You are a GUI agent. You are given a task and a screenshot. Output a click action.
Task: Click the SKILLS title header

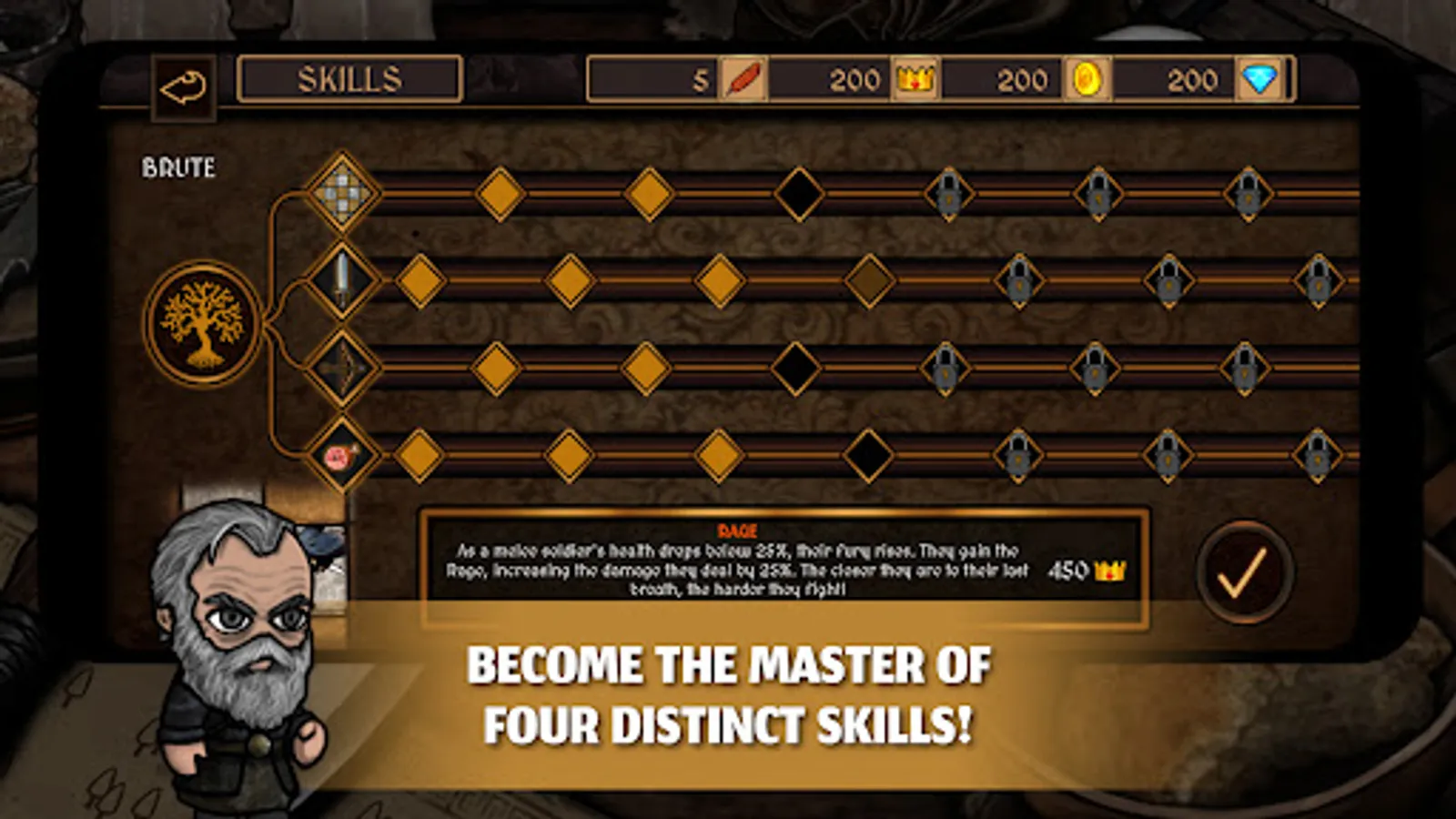349,78
